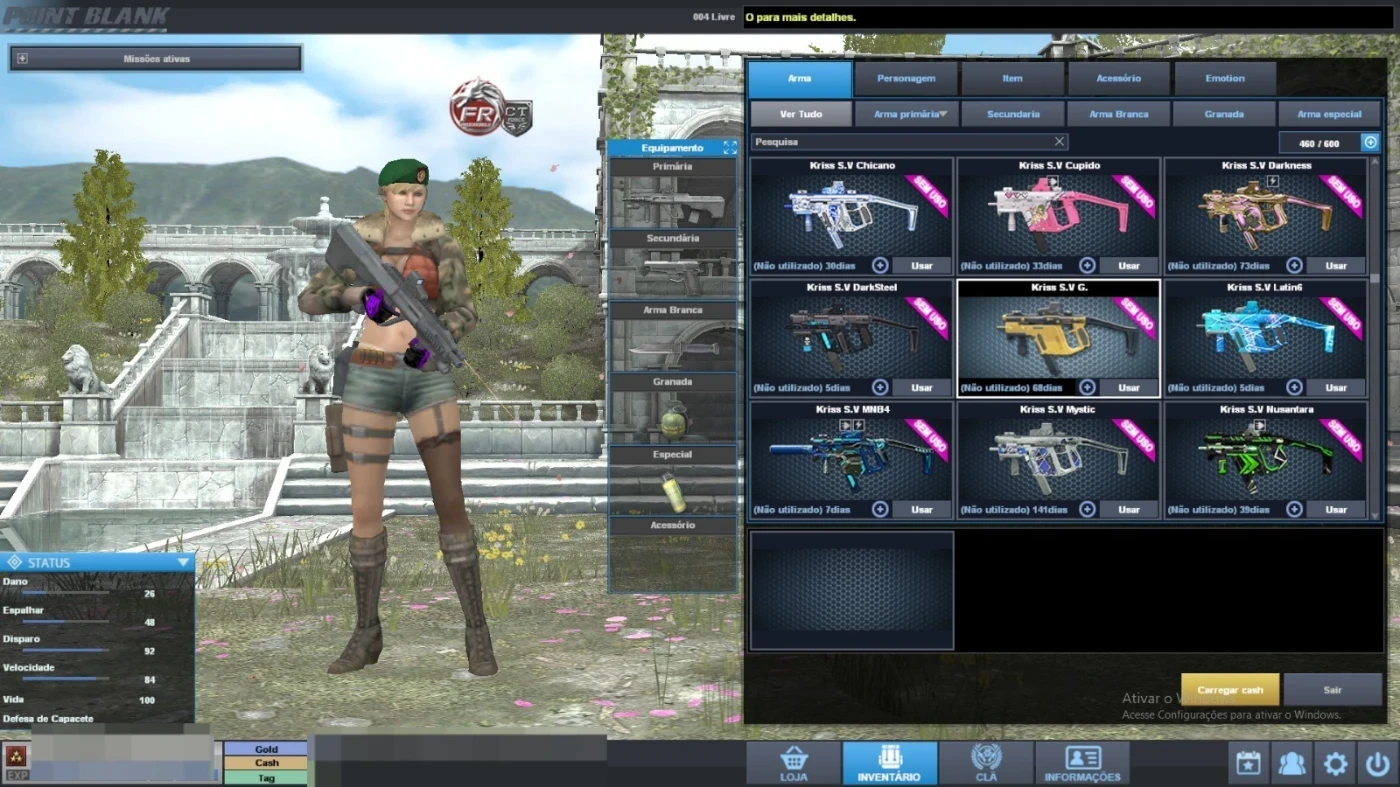
Task: Switch to the Emotion tab
Action: [1224, 78]
